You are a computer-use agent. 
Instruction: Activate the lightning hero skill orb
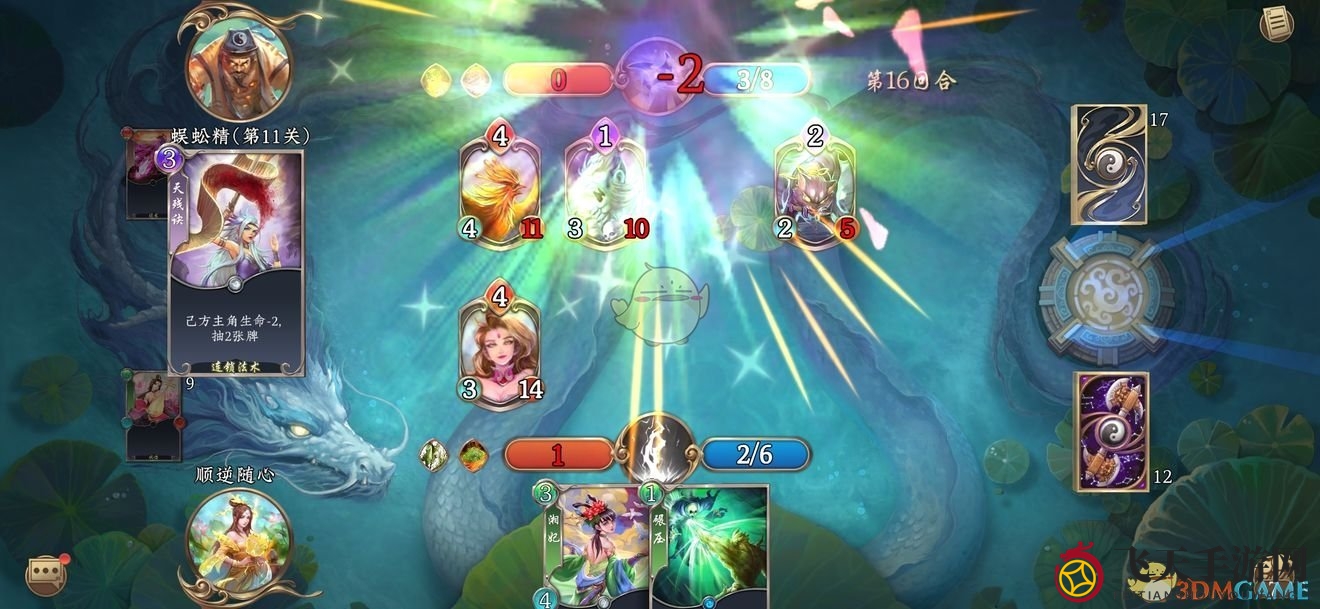point(656,449)
